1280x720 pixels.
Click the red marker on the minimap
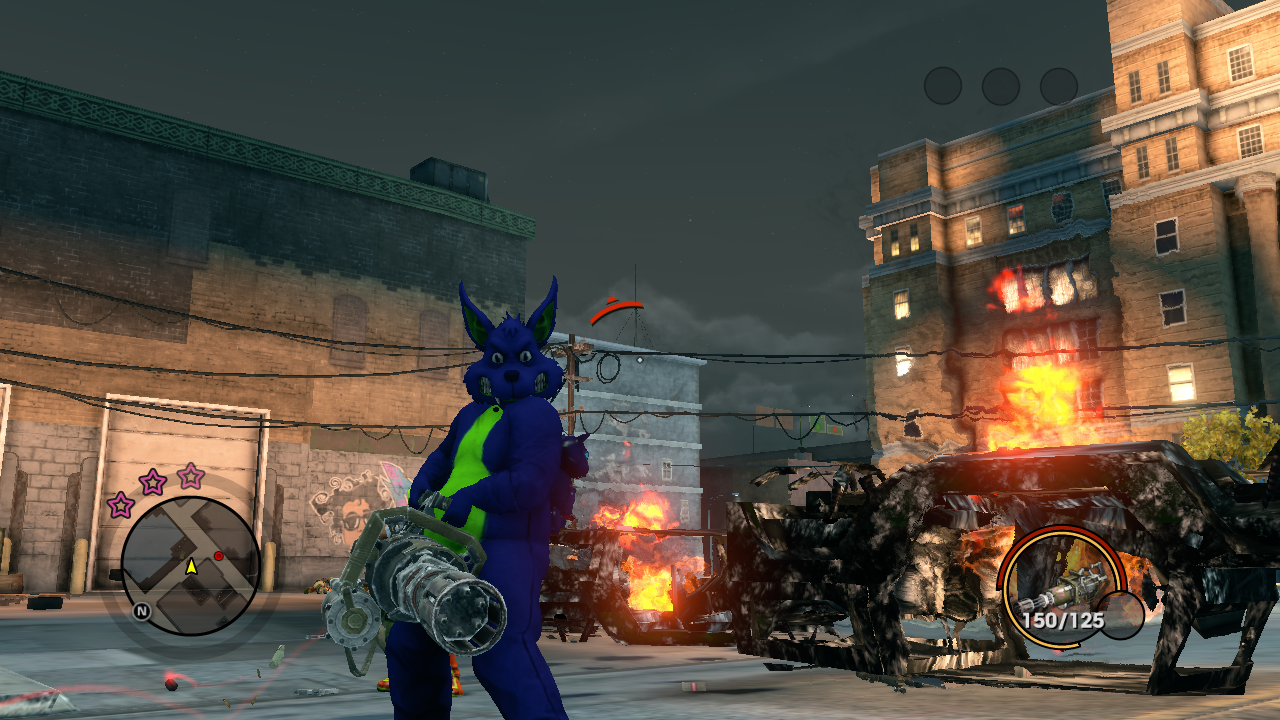point(218,555)
